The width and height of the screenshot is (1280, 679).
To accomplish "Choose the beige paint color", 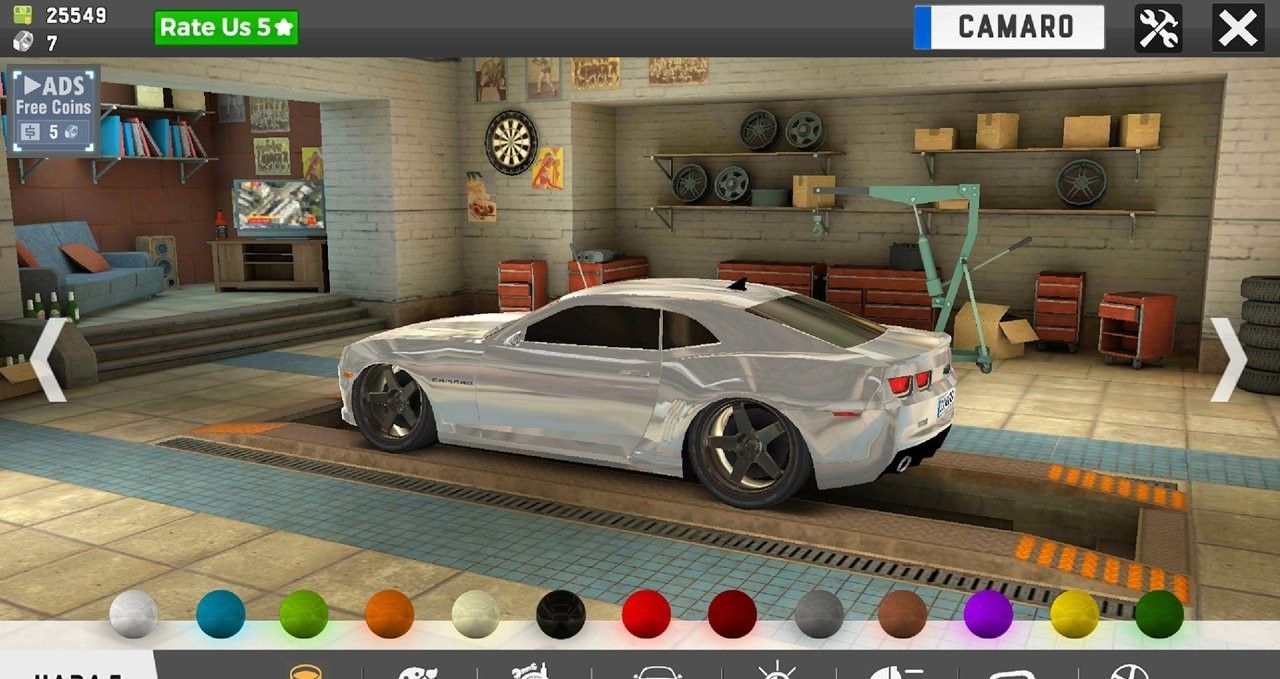I will click(x=475, y=614).
